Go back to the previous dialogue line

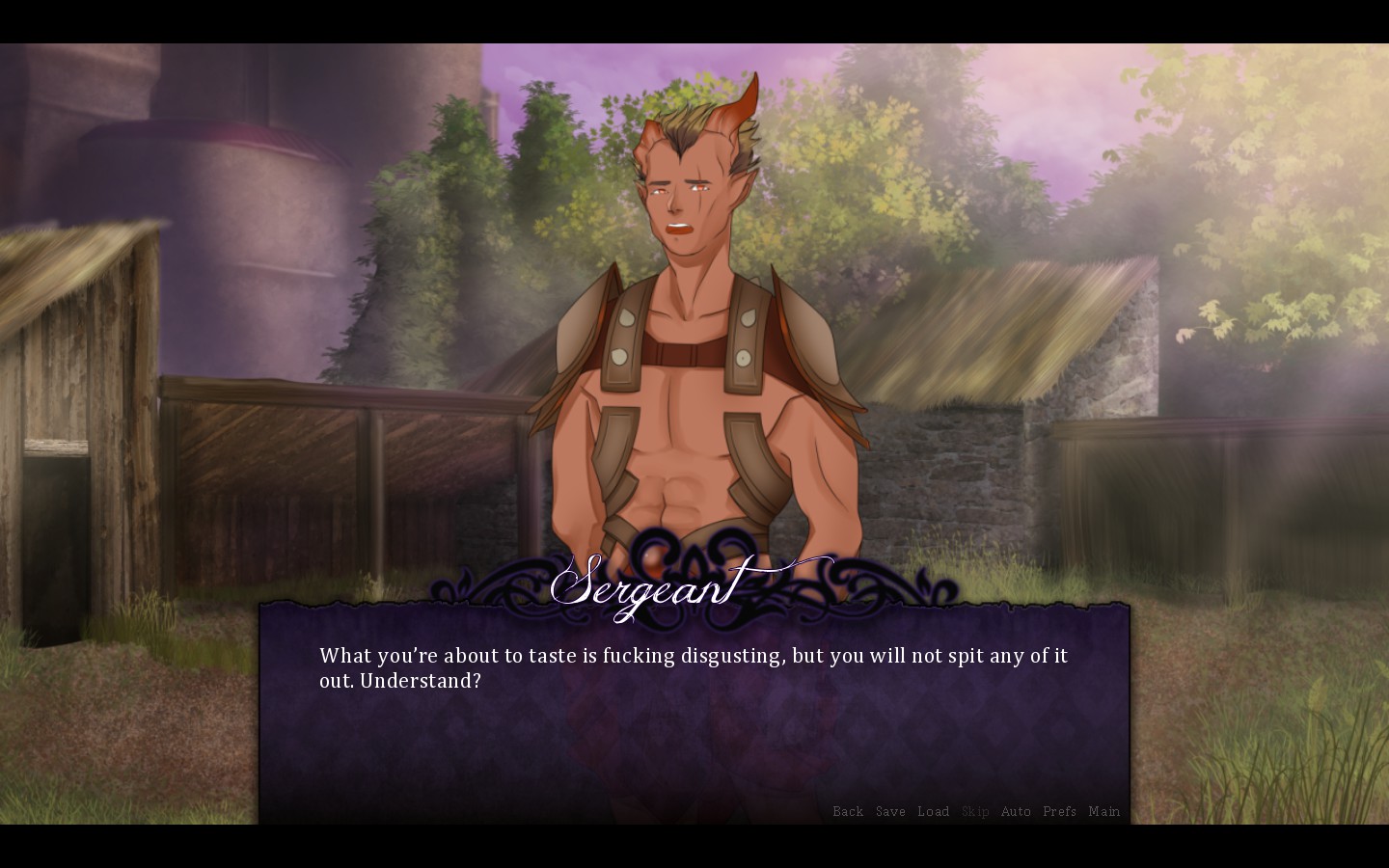pyautogui.click(x=848, y=812)
